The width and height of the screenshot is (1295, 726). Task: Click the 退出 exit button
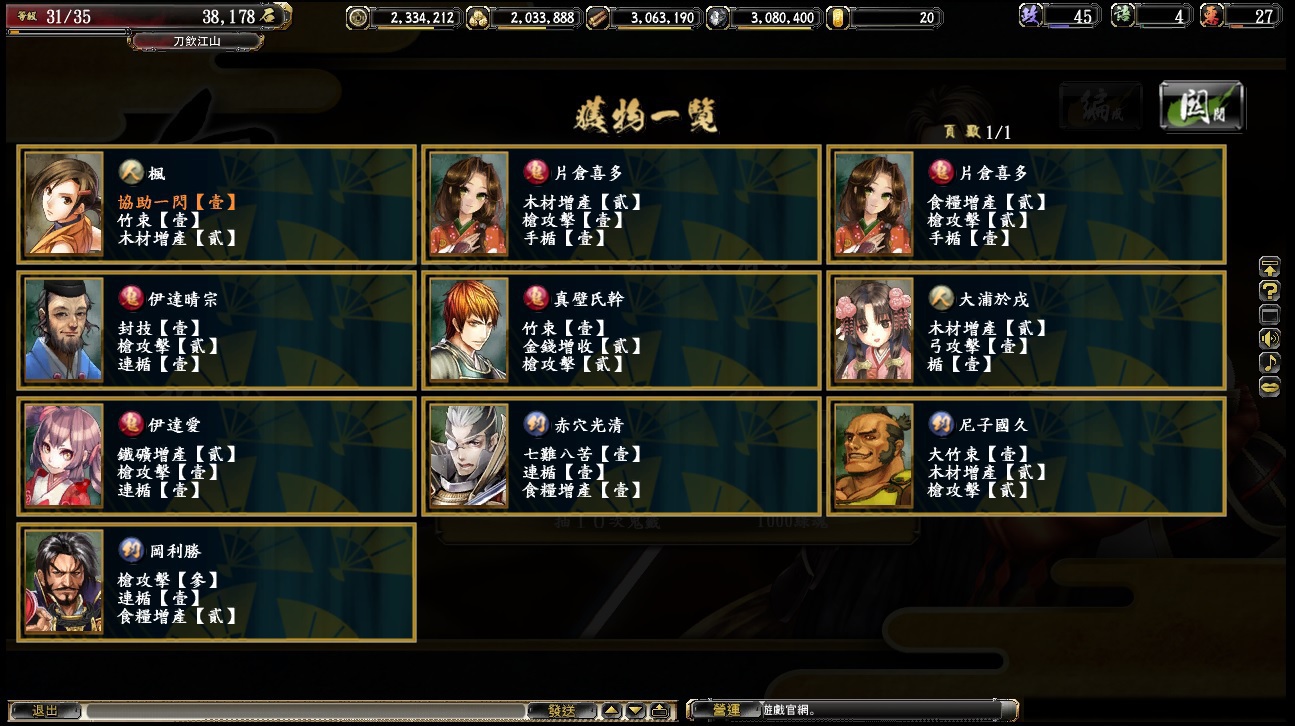click(45, 711)
